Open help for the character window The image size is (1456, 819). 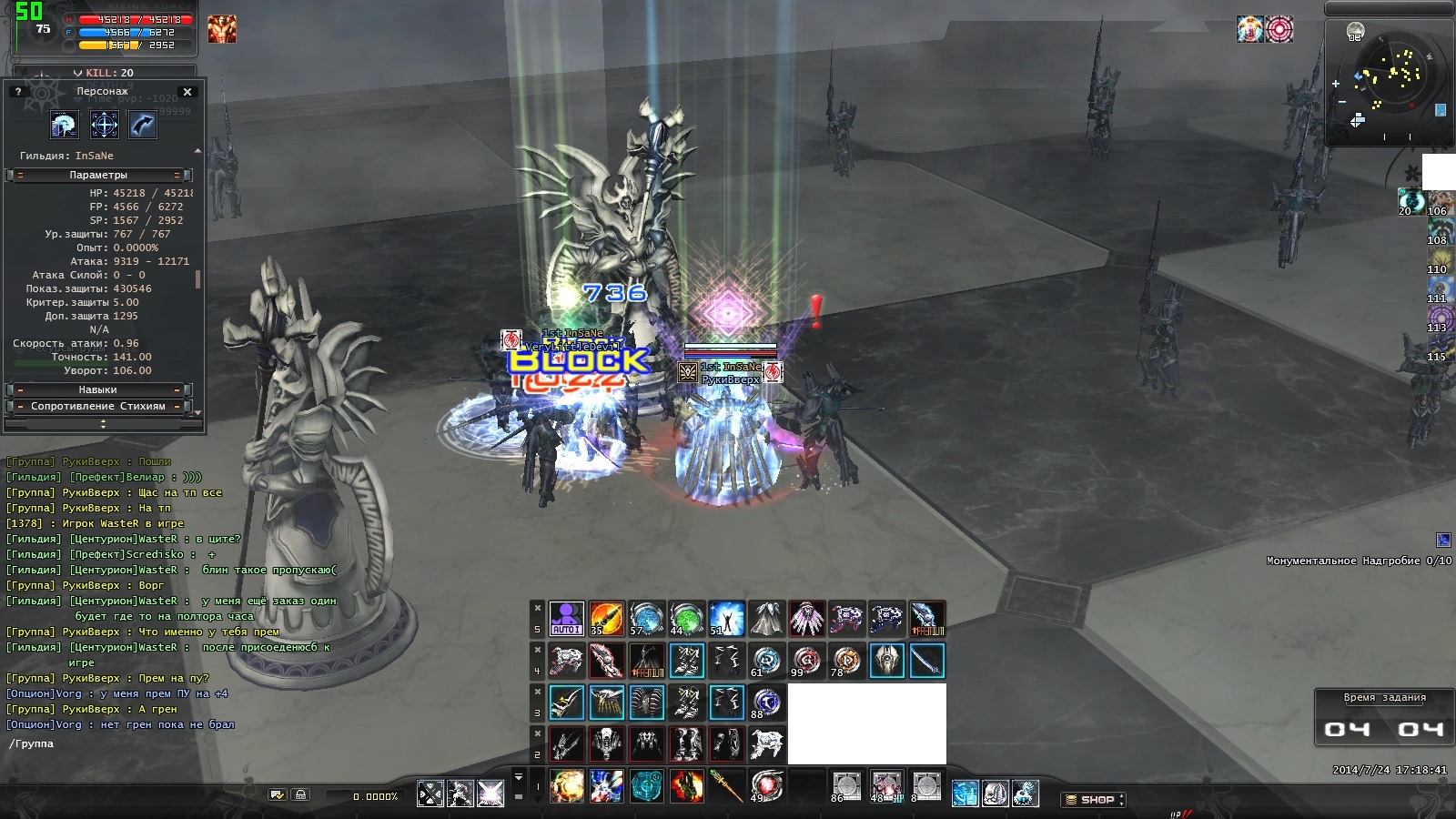tap(18, 92)
